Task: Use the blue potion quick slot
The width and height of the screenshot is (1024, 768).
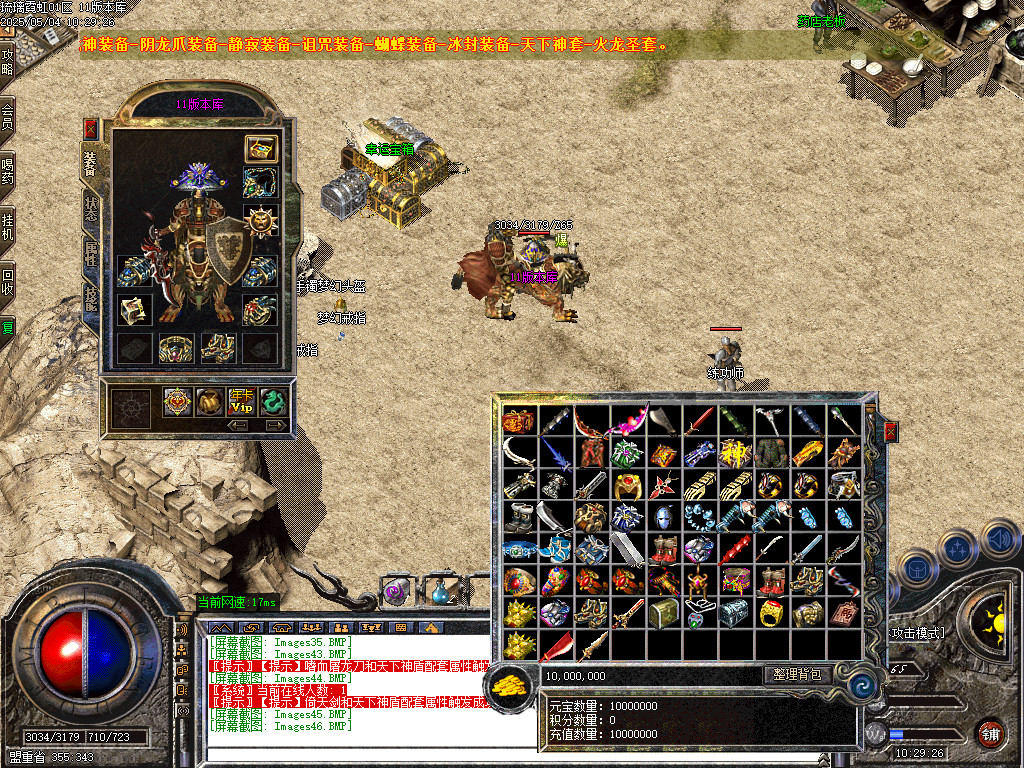Action: coord(437,592)
